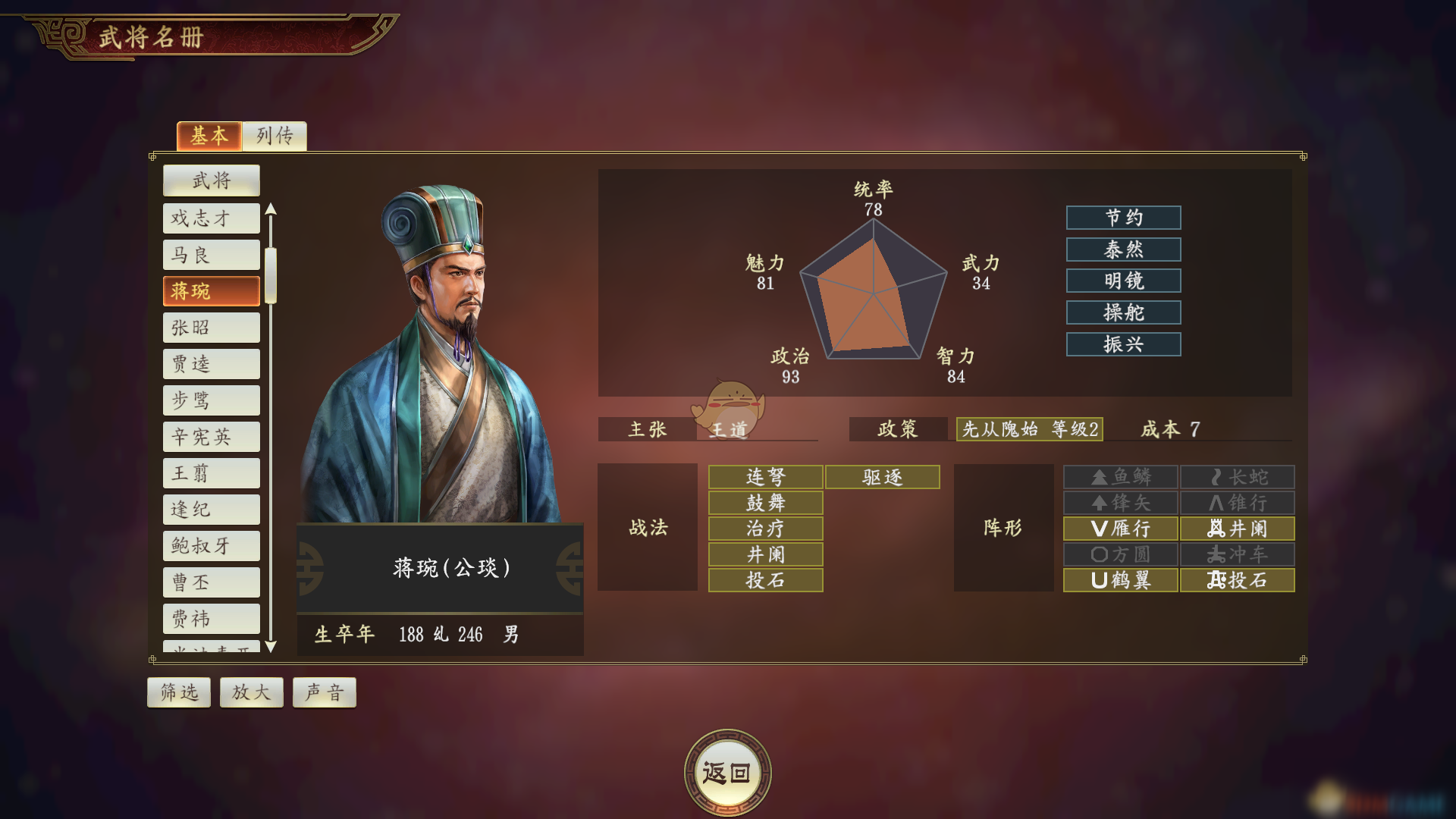Switch to the 列传 biography tab
Image resolution: width=1456 pixels, height=819 pixels.
pyautogui.click(x=275, y=136)
